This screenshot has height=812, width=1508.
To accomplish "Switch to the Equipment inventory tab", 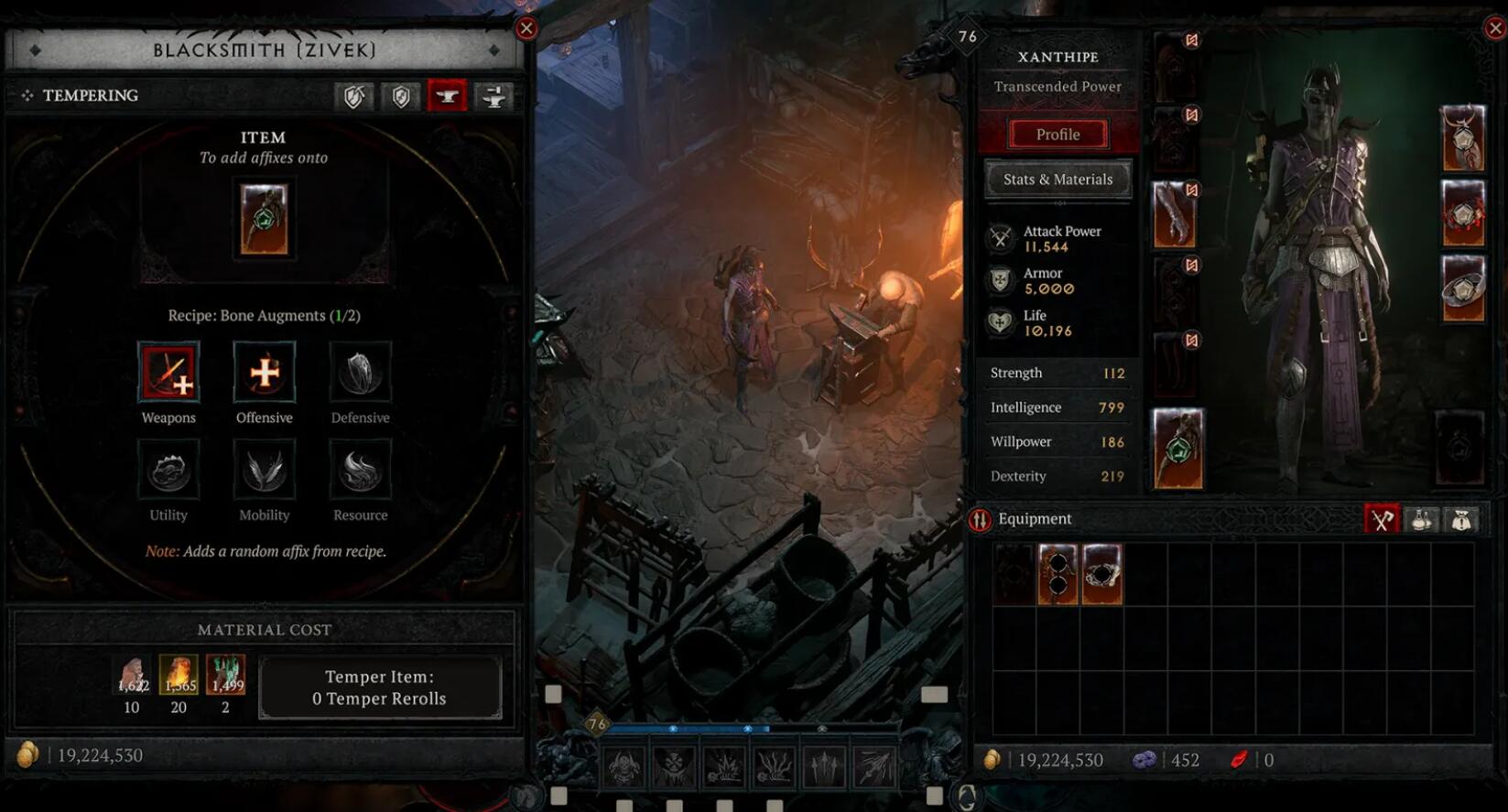I will [x=1381, y=520].
